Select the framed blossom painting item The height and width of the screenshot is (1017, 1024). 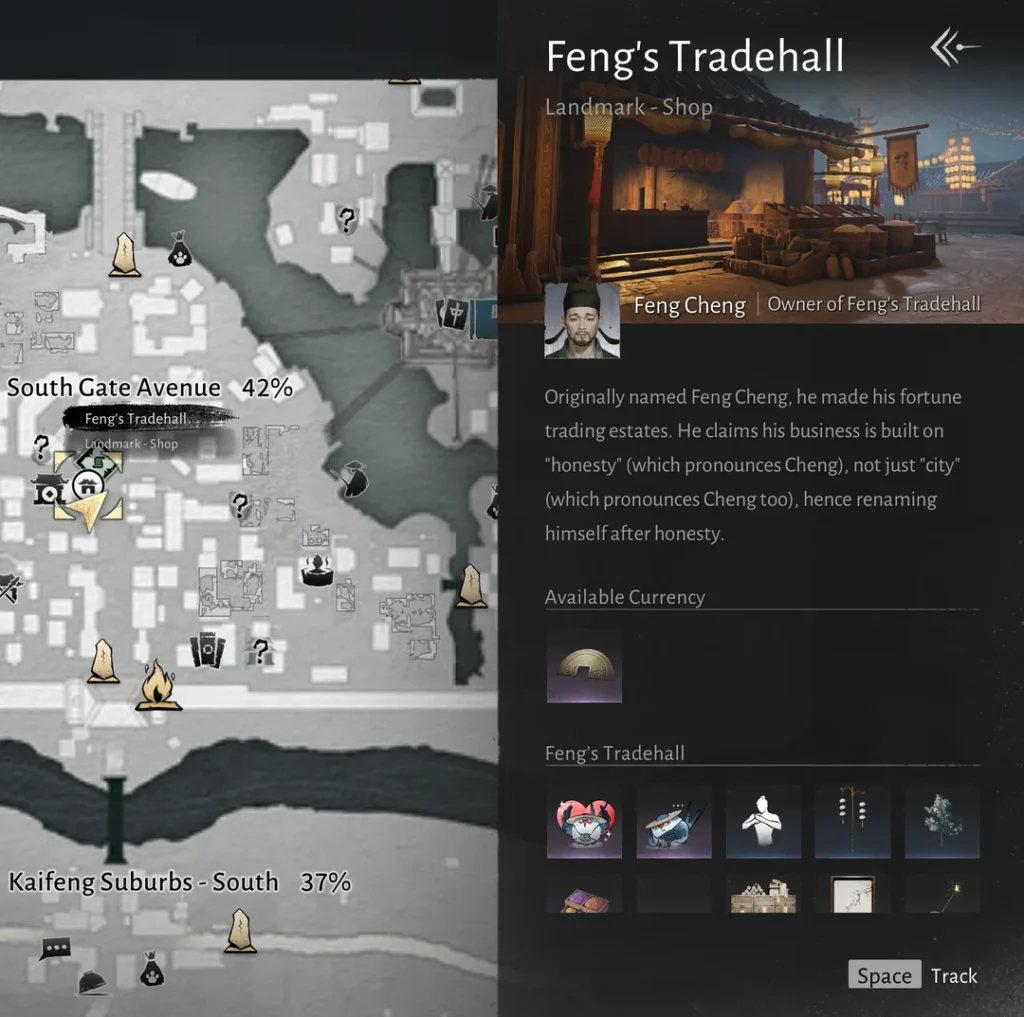(852, 895)
